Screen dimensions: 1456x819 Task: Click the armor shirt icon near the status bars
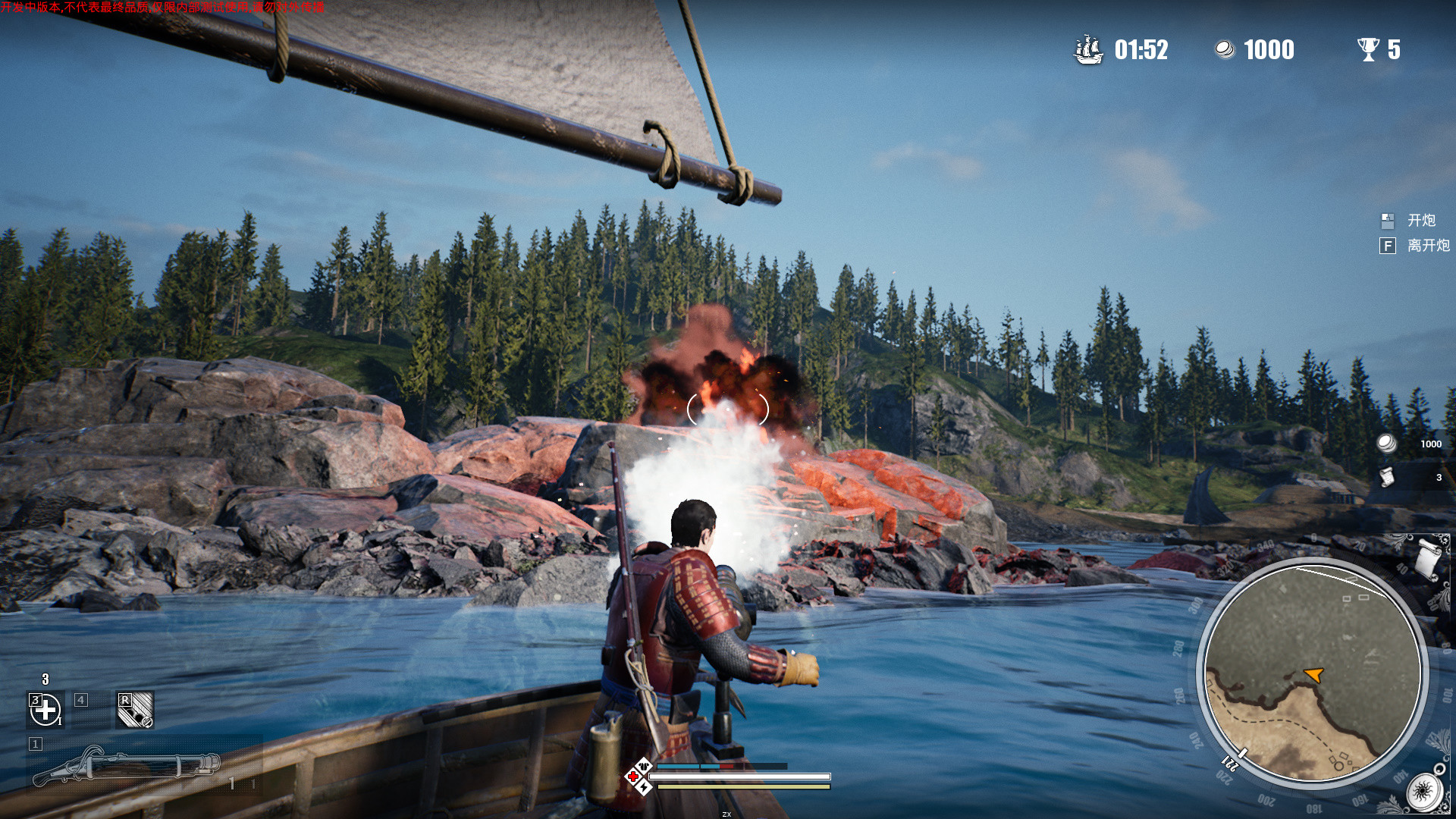[644, 766]
